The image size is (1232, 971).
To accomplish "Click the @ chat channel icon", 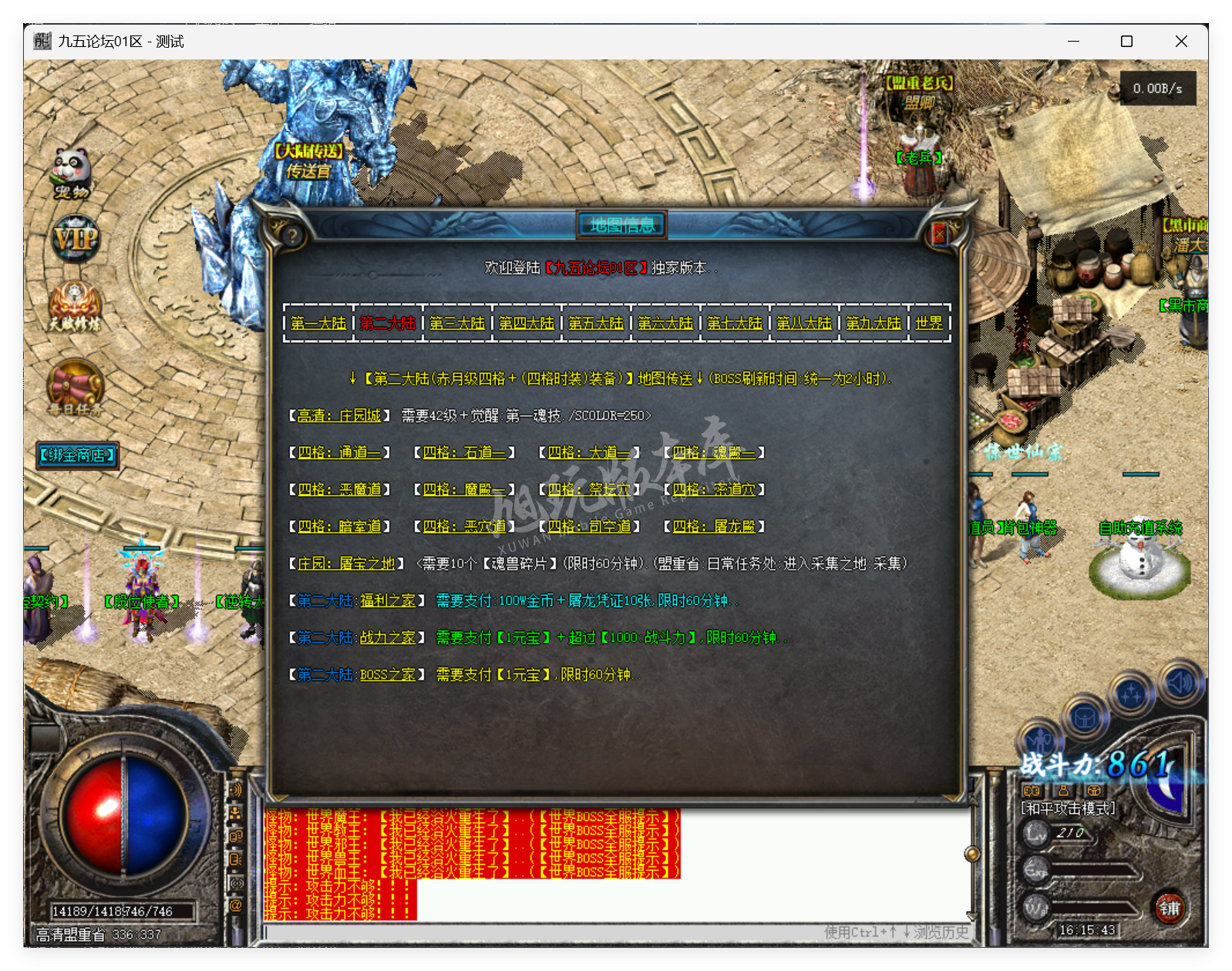I will point(235,905).
